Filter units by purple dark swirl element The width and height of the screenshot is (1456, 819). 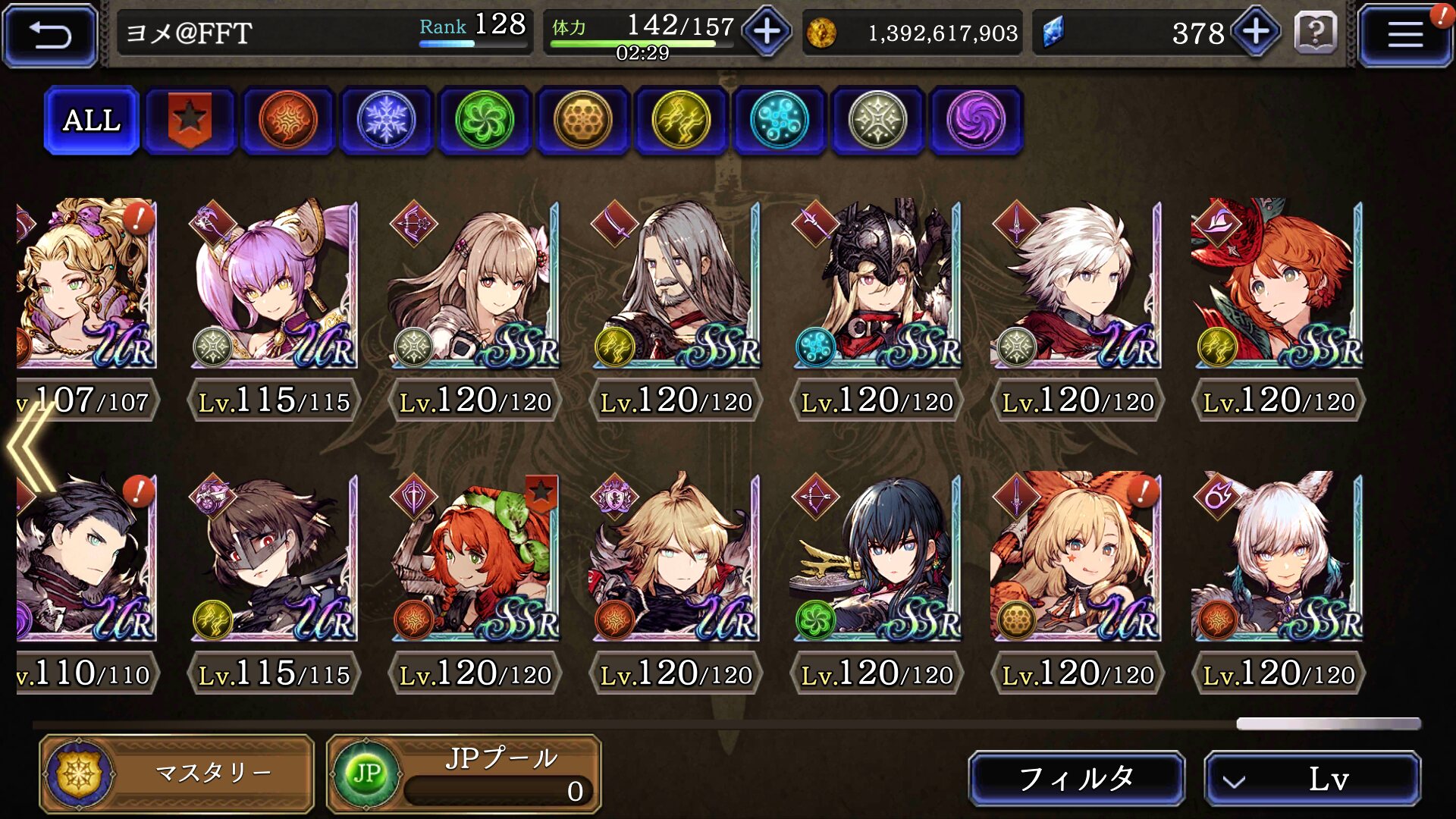point(975,120)
